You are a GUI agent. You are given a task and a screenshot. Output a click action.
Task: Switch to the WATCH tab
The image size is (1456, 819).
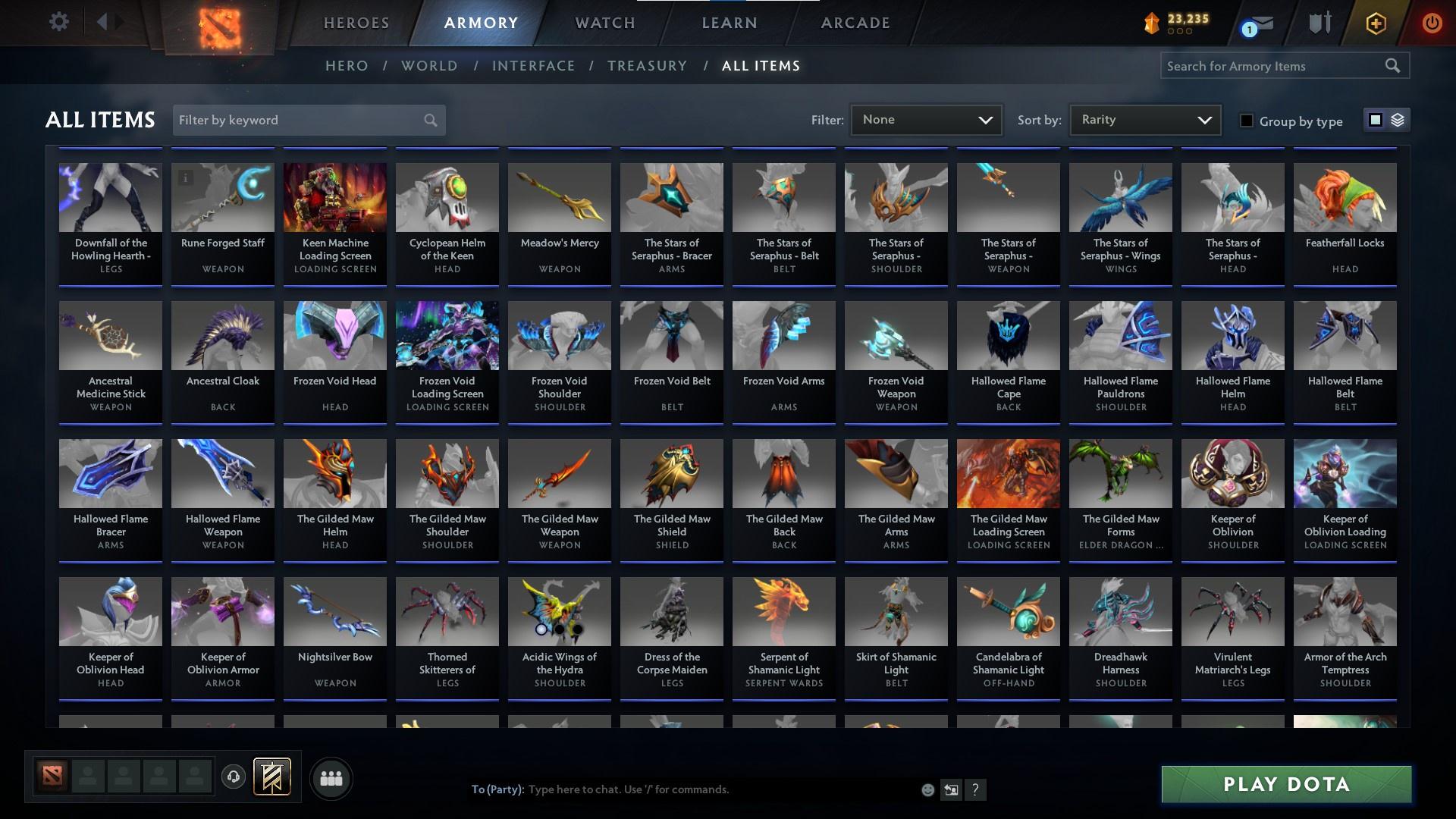click(x=604, y=23)
